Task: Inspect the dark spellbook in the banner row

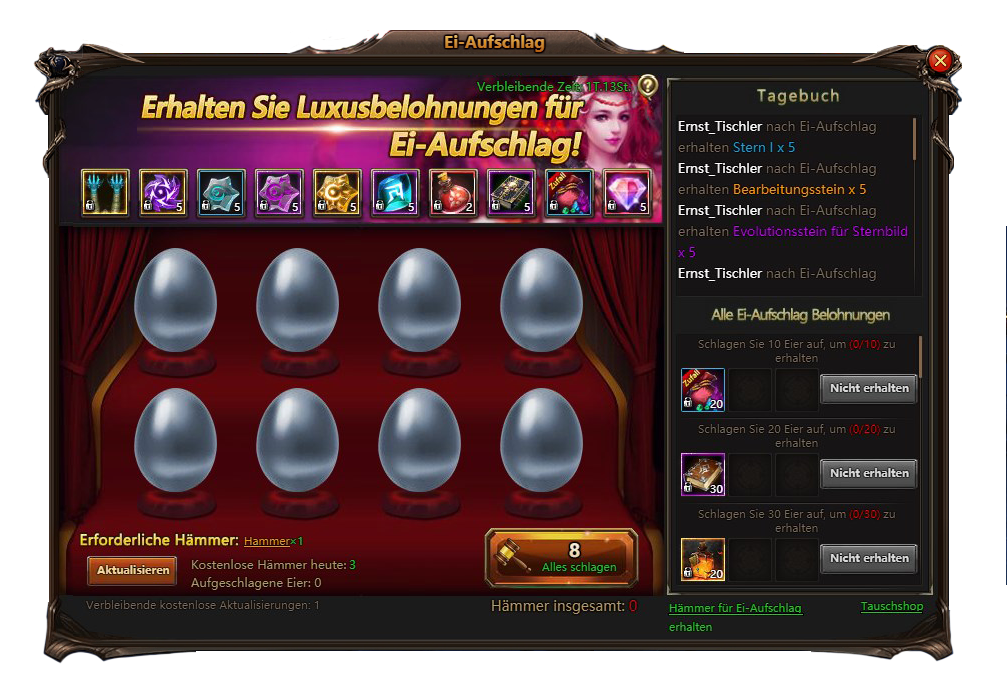Action: tap(511, 193)
